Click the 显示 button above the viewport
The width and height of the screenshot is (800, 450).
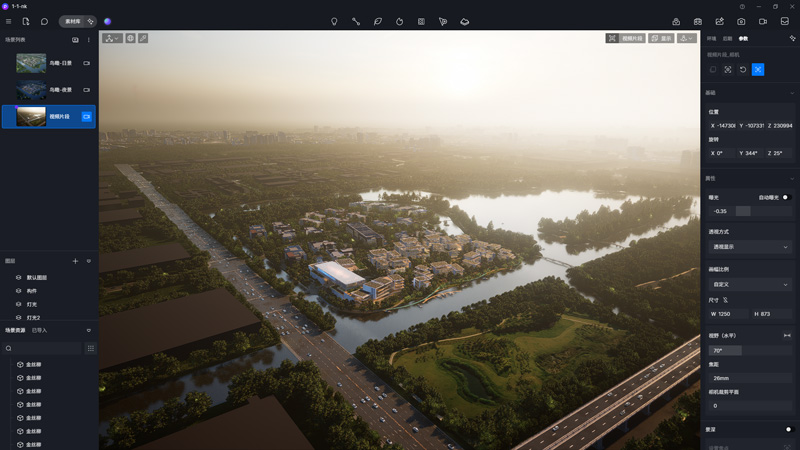[x=660, y=38]
